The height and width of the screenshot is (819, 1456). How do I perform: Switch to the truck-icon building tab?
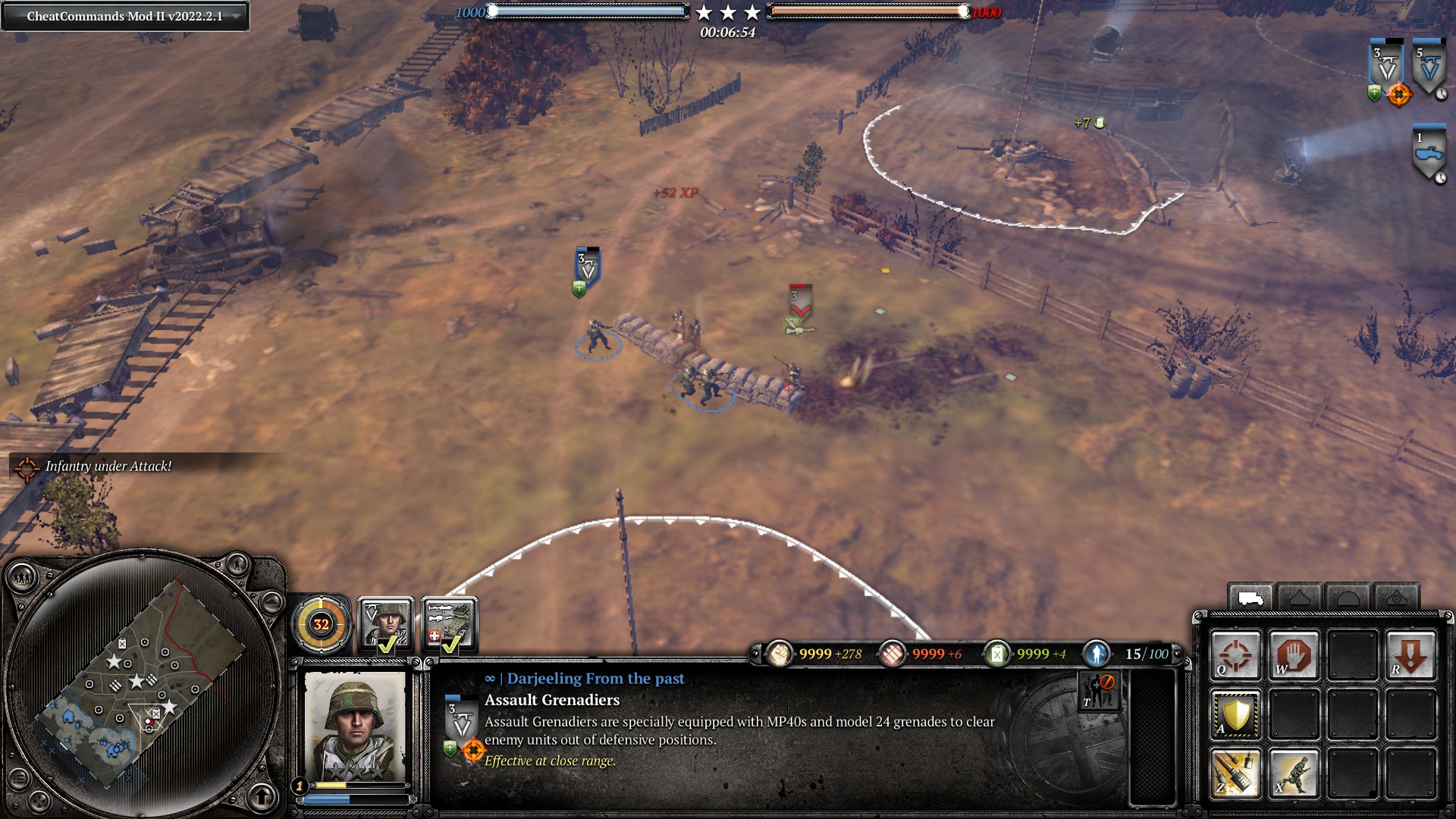1250,599
